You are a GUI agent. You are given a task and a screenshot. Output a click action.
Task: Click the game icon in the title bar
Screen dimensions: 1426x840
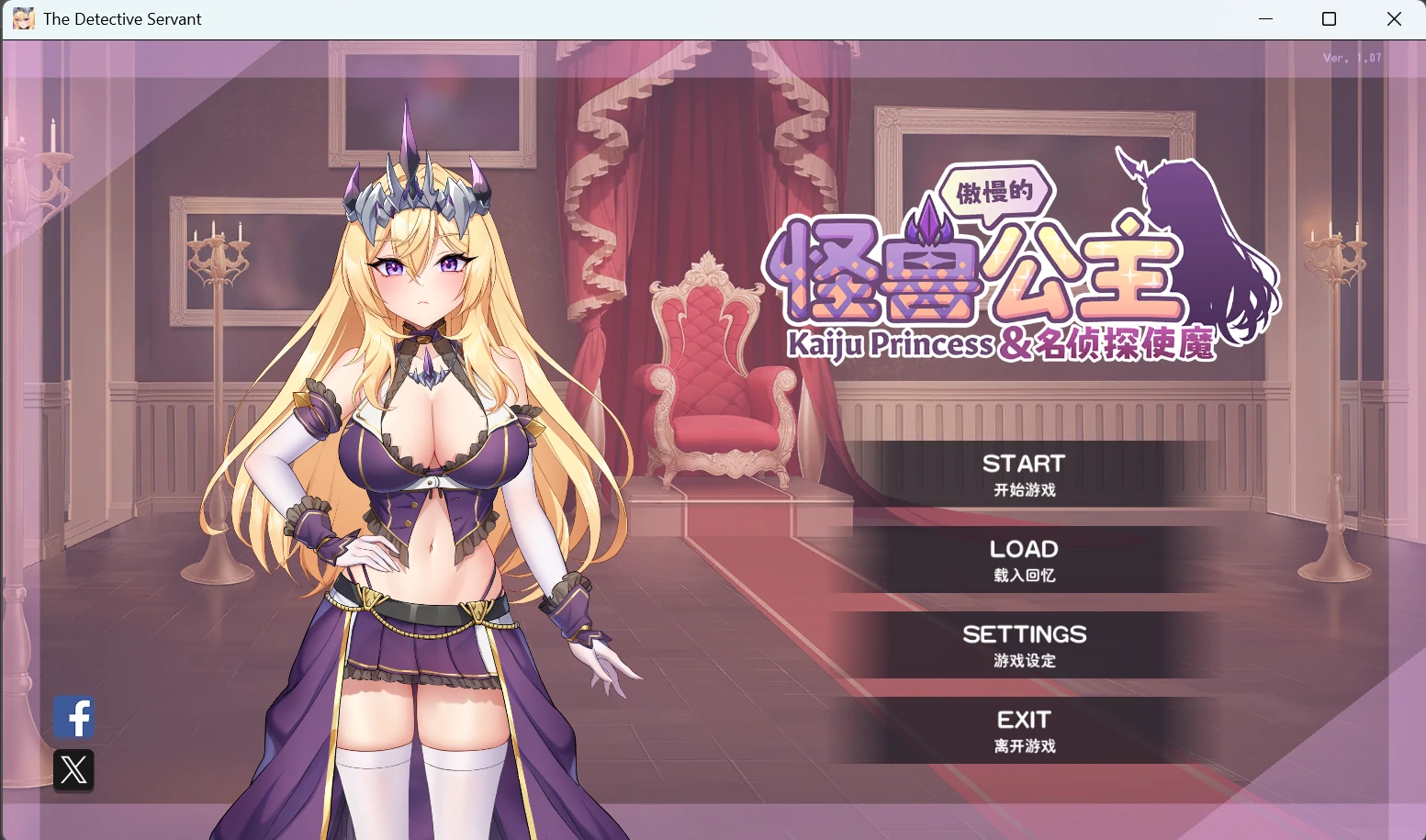pos(23,18)
